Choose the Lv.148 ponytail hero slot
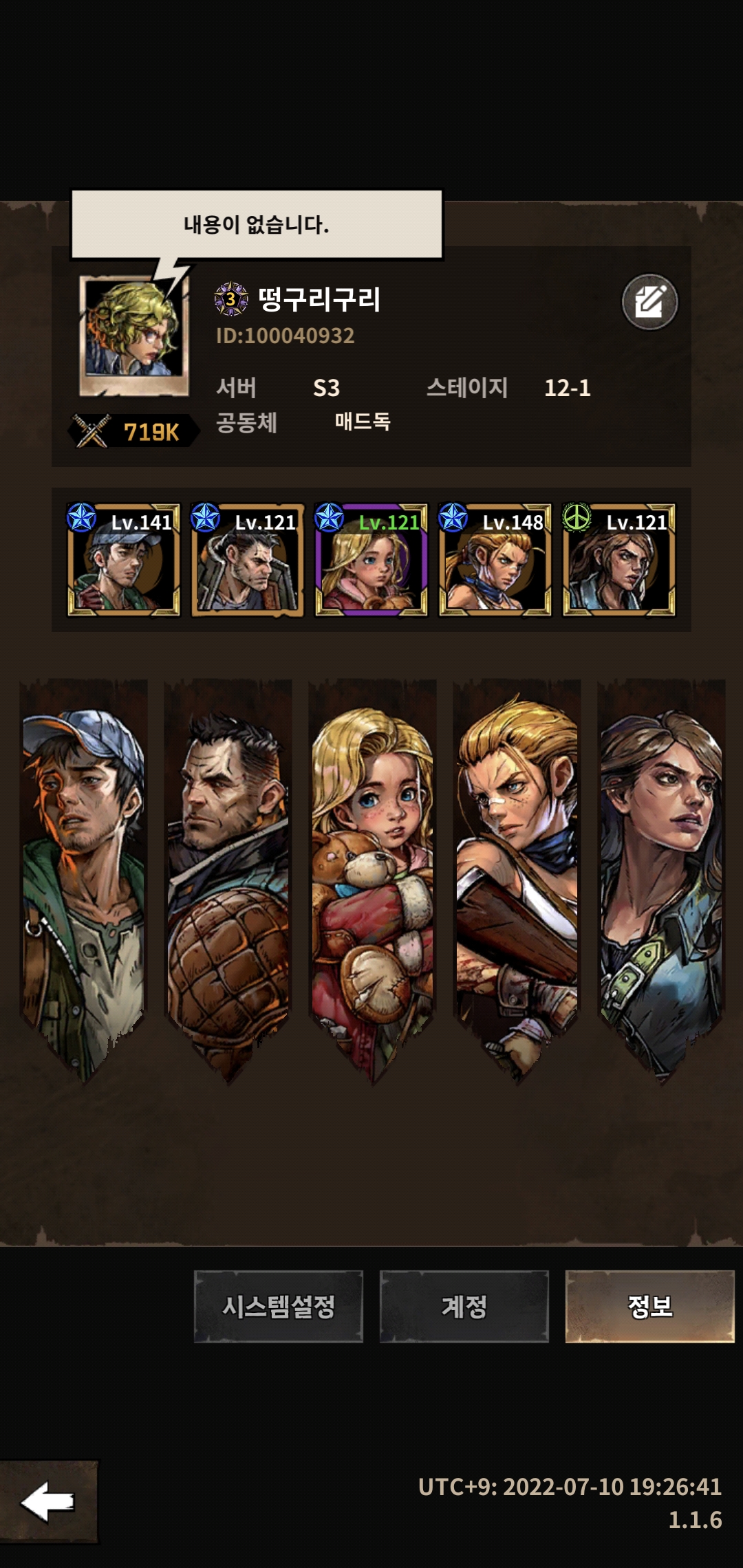The height and width of the screenshot is (1568, 743). pos(495,560)
